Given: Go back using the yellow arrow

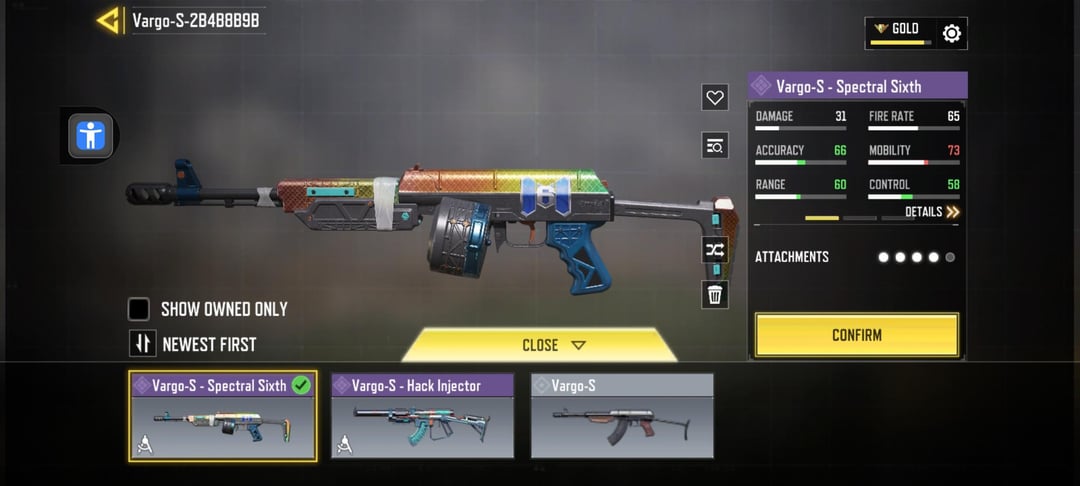Looking at the screenshot, I should pyautogui.click(x=109, y=20).
